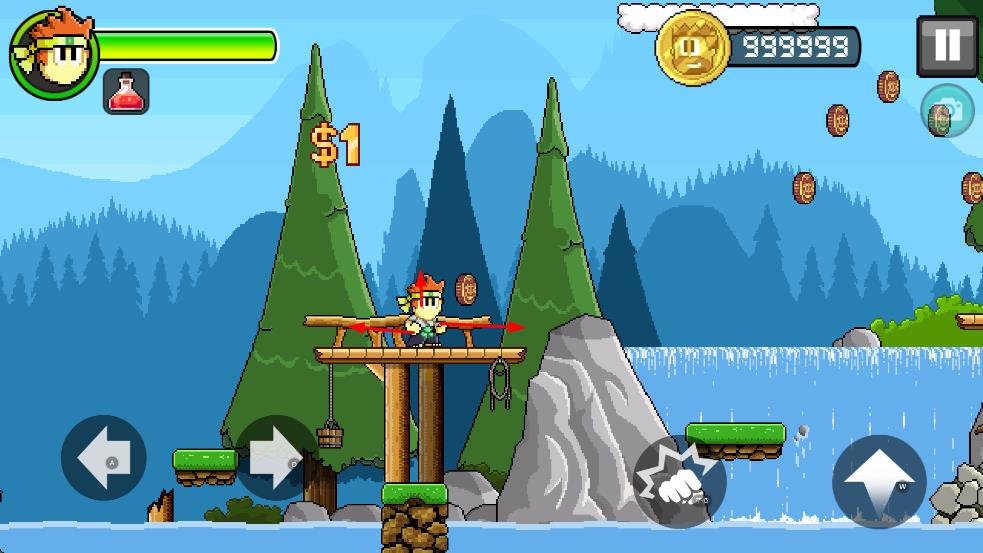Click the gold coin counter icon

point(692,47)
